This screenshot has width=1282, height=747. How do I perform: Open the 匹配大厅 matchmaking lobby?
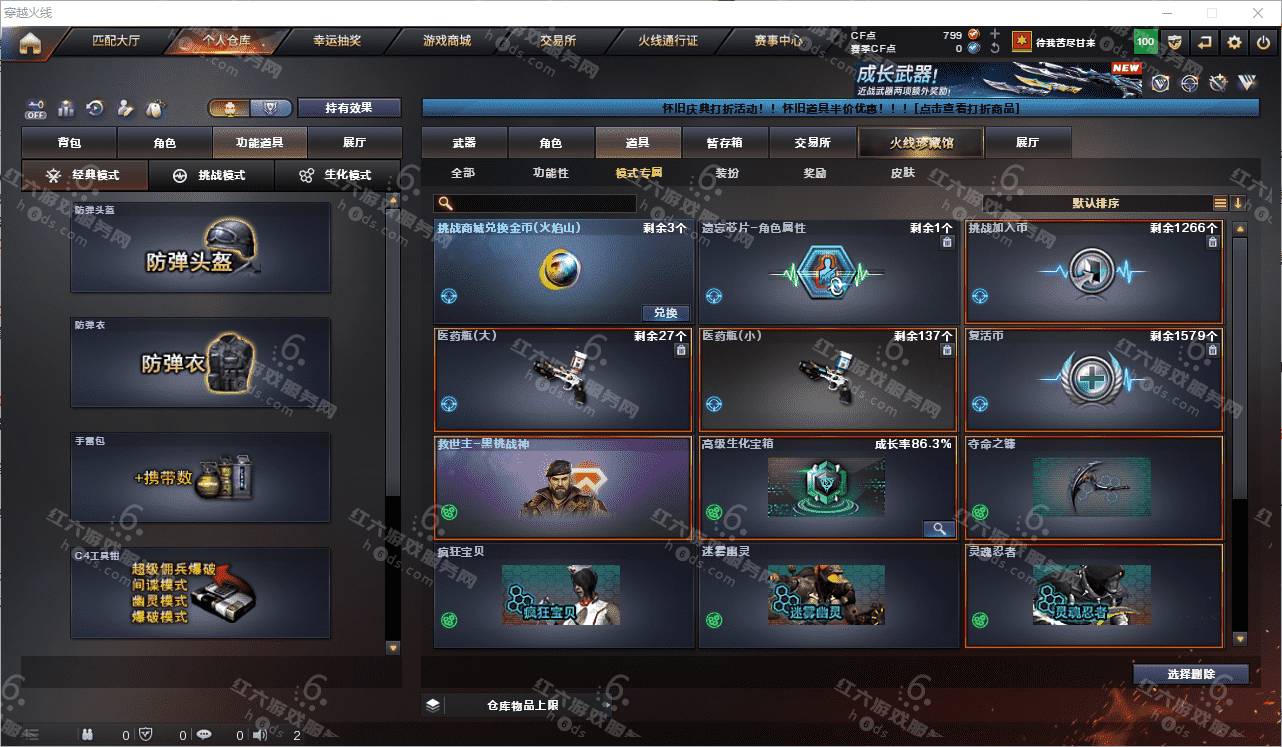pos(116,41)
